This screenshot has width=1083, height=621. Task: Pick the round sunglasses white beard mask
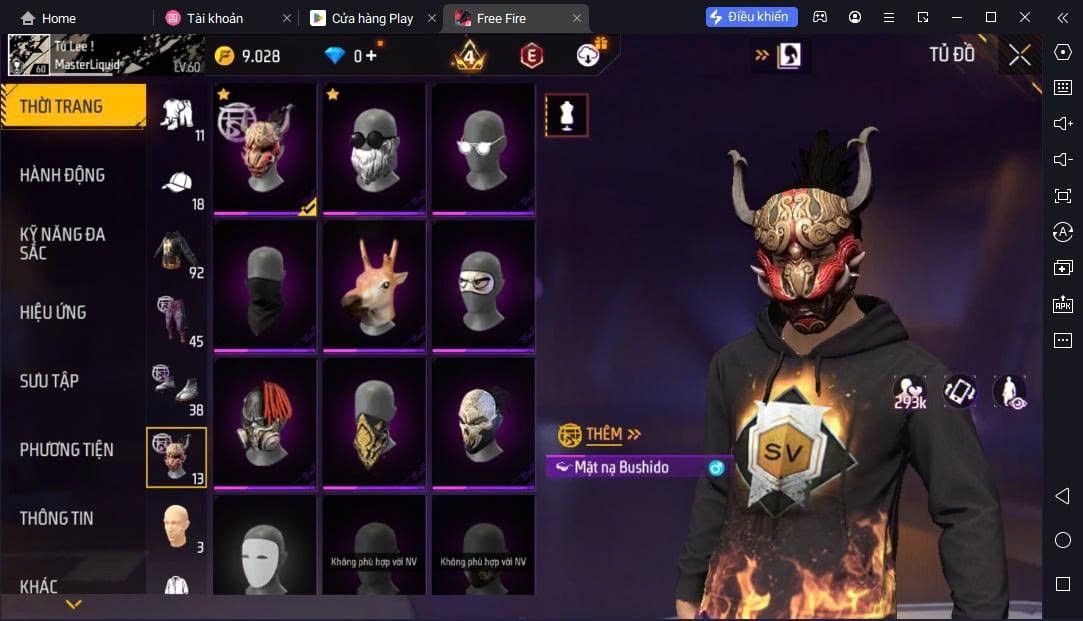pos(373,147)
